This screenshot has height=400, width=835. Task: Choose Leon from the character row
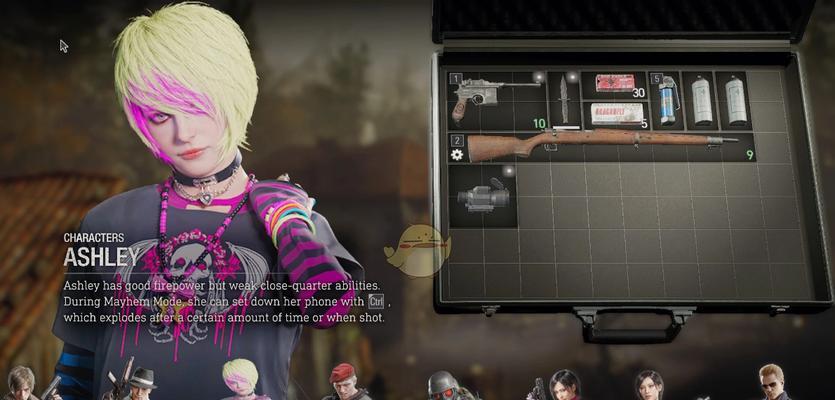coord(20,383)
